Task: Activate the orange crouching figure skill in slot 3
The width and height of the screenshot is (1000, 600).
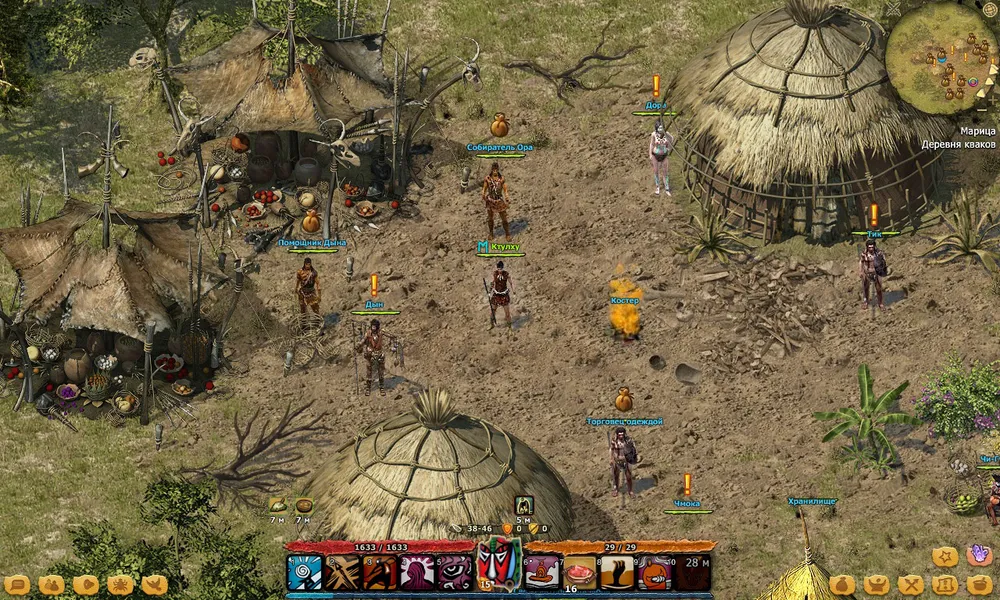Action: click(x=380, y=572)
